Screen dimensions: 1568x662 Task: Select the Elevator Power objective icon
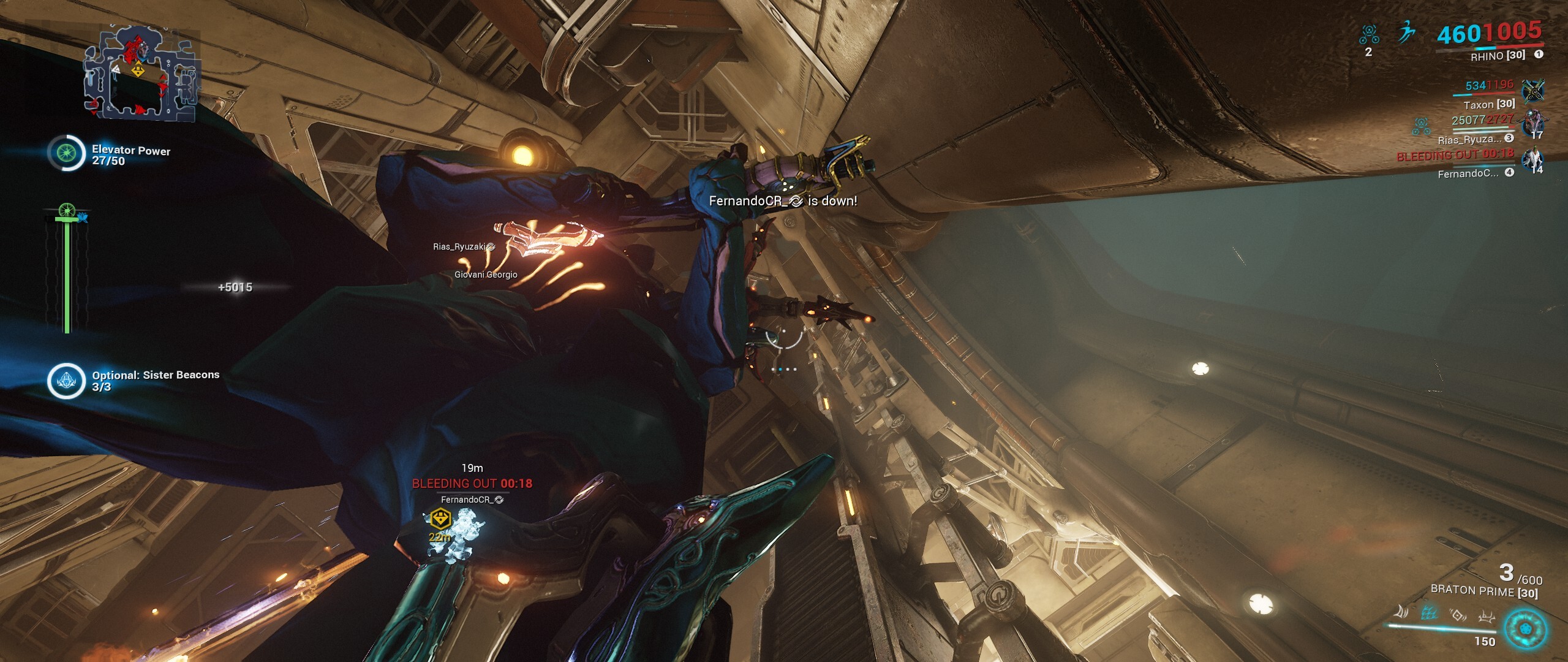click(66, 153)
